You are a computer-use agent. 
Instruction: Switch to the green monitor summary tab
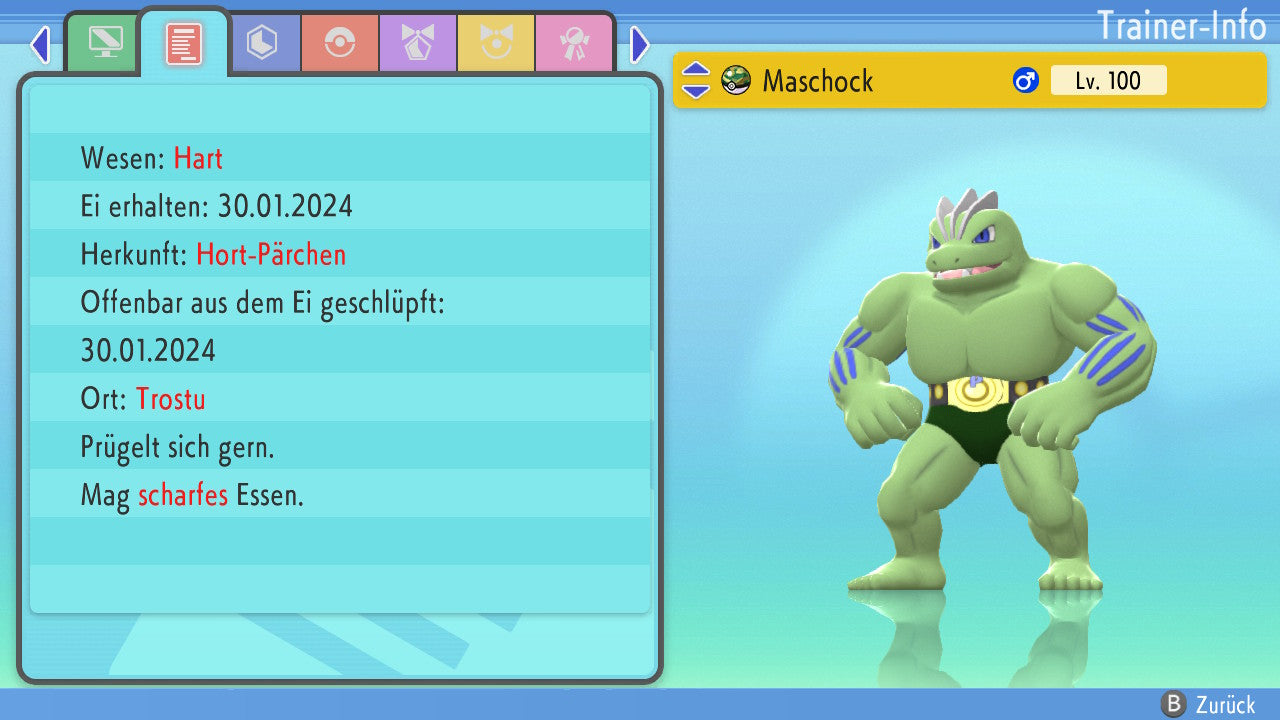(105, 43)
